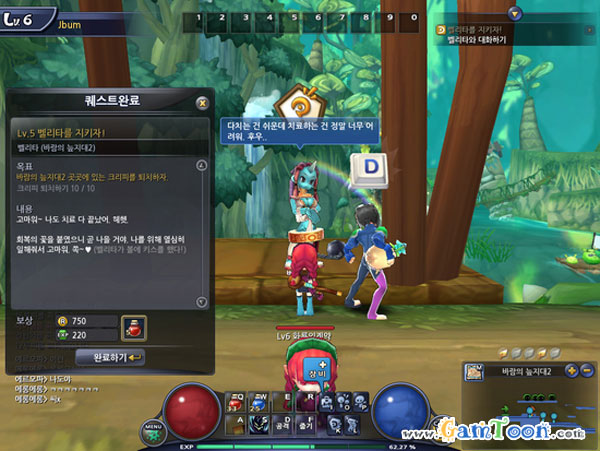This screenshot has height=451, width=600.
Task: Close the 퀘스트완료 quest window
Action: [x=202, y=102]
